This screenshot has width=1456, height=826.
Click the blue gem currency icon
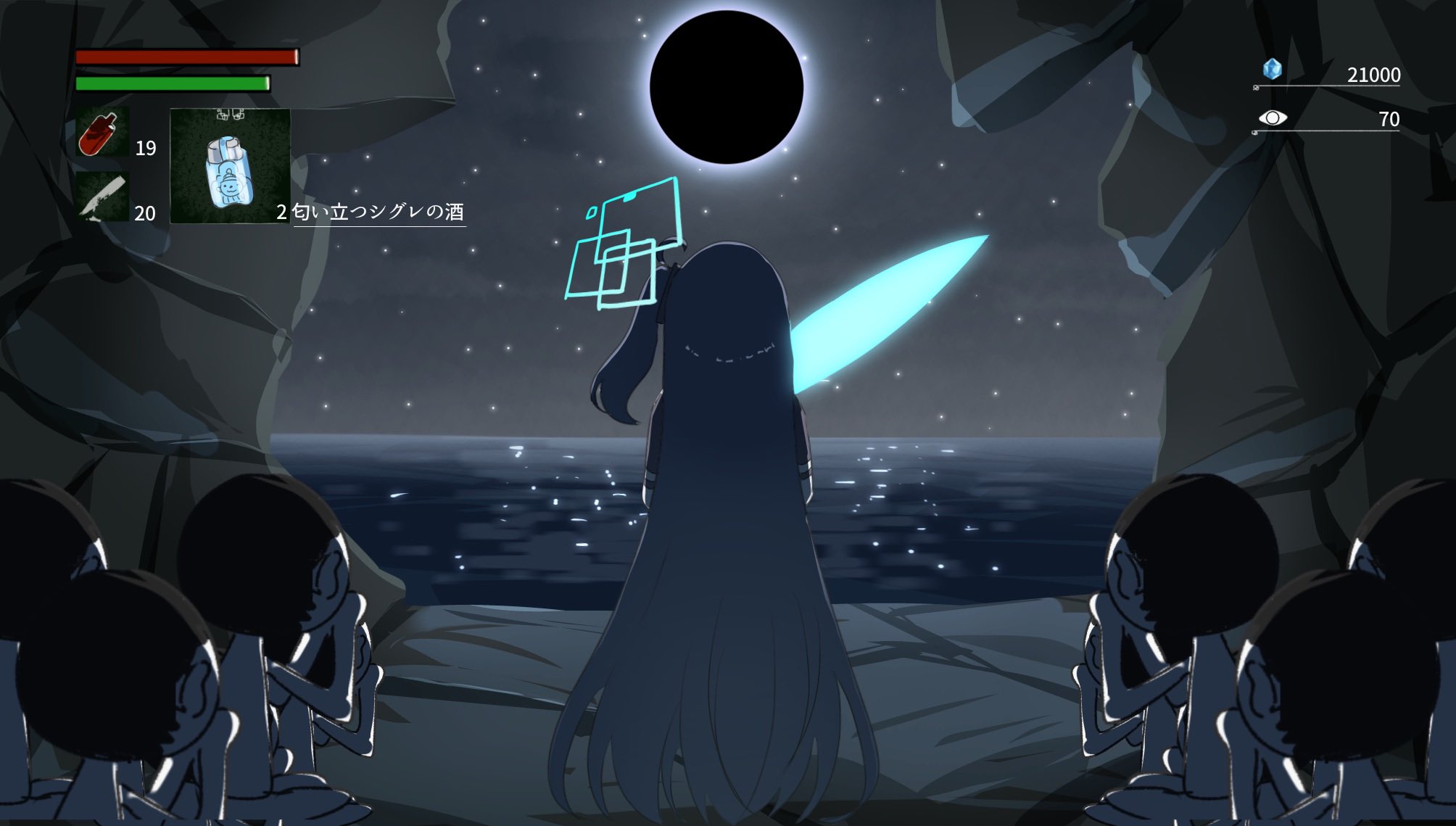[x=1272, y=68]
